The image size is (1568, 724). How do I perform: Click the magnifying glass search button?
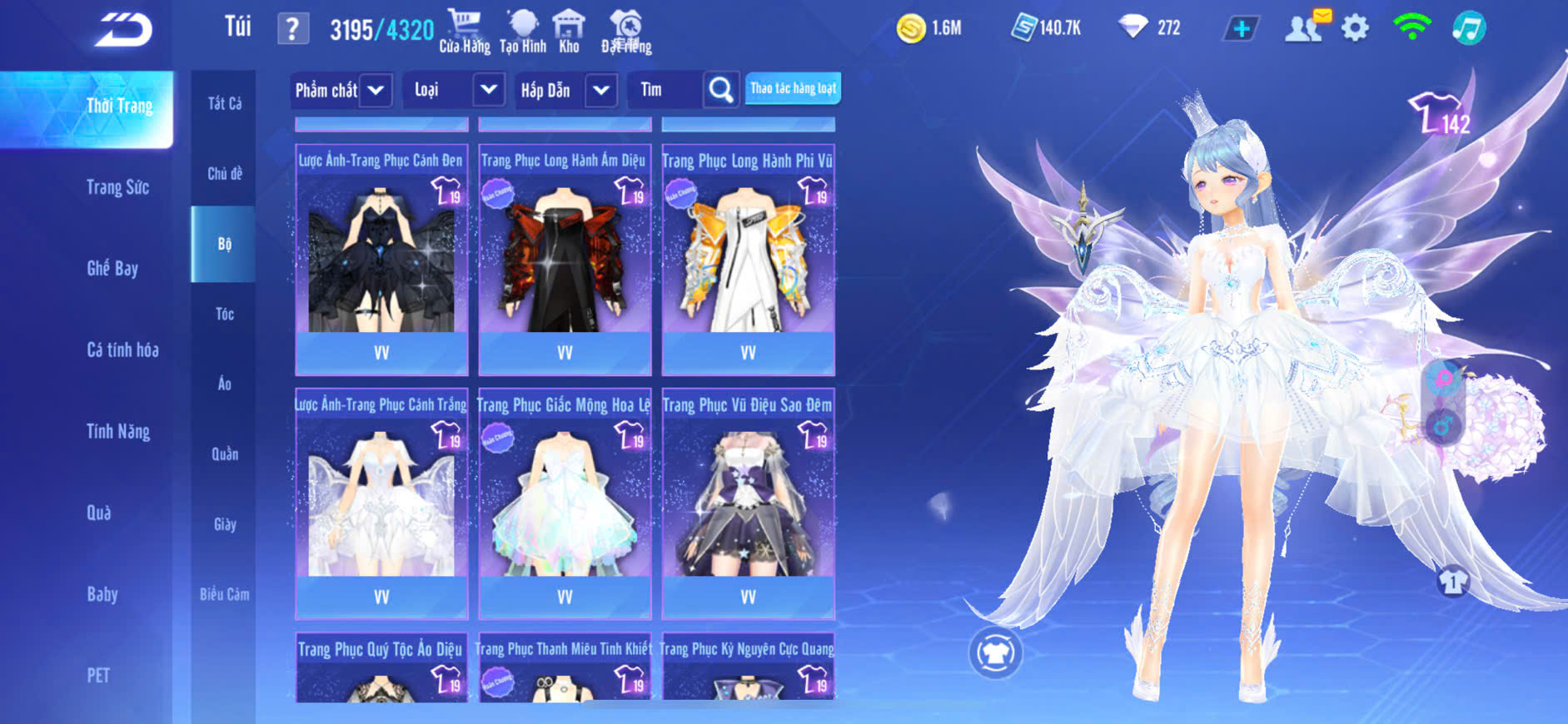tap(721, 90)
